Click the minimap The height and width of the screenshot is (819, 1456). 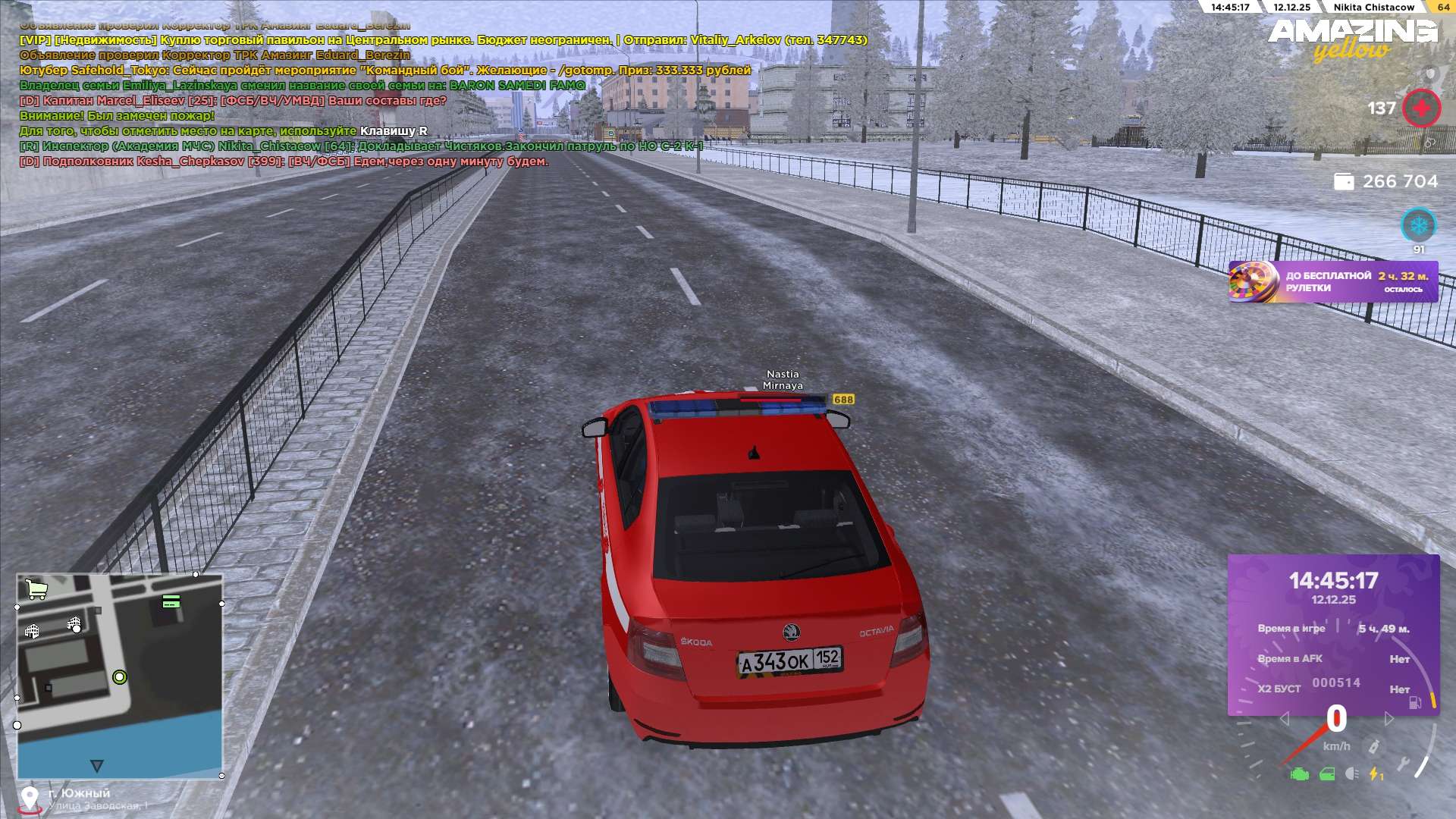tap(120, 675)
